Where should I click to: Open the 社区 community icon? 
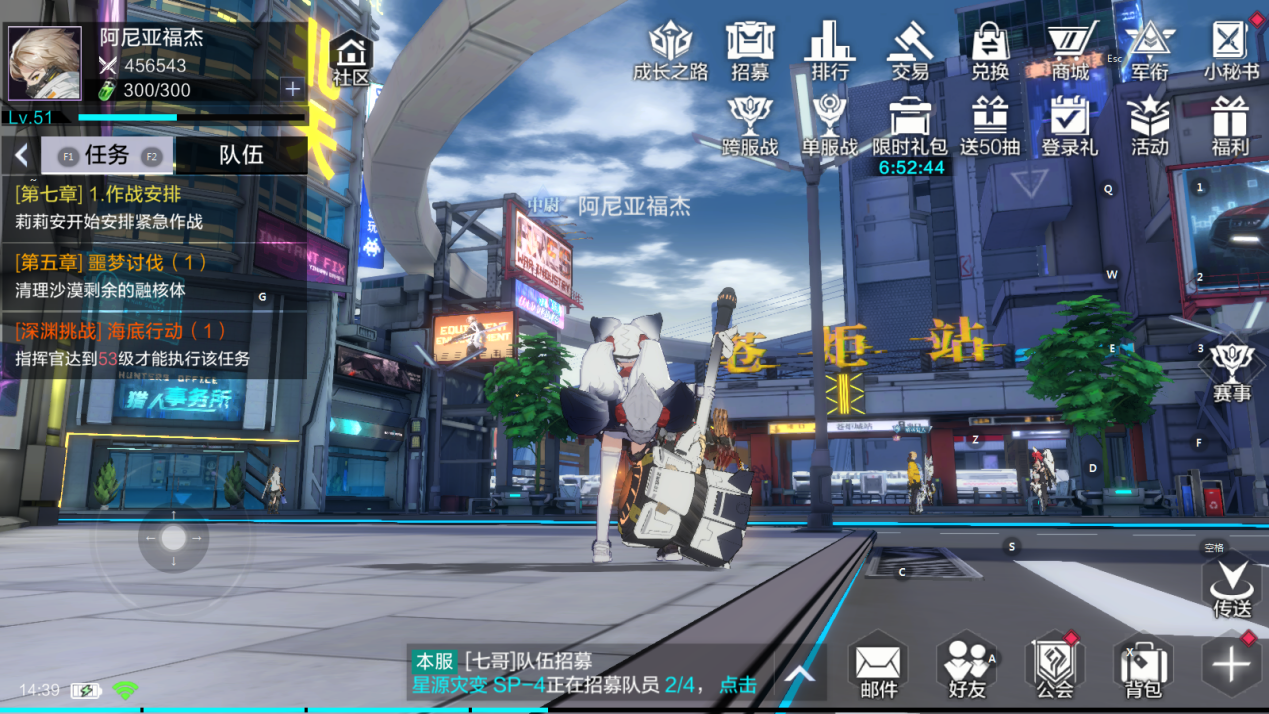(x=351, y=59)
